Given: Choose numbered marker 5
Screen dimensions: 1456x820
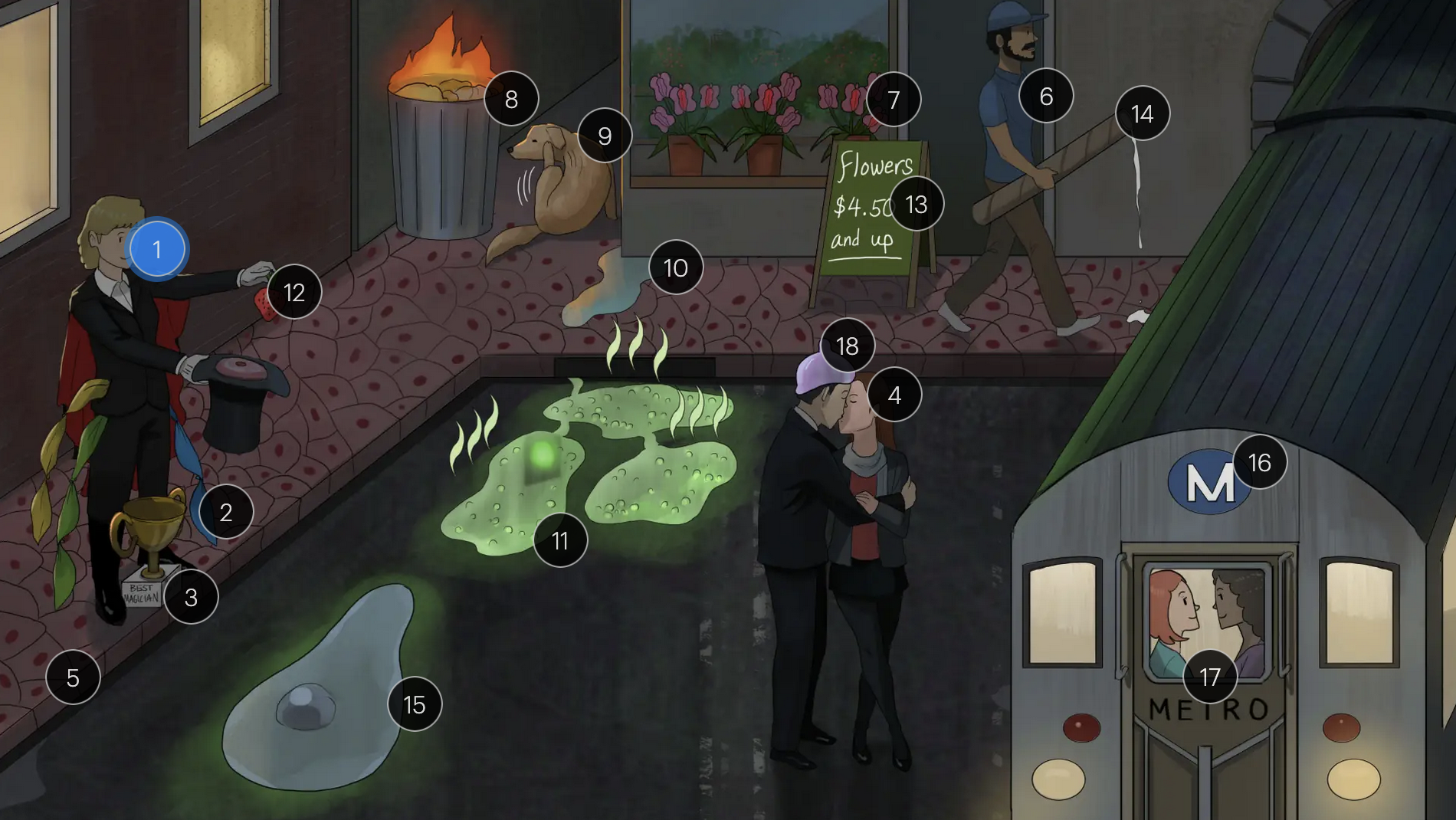Looking at the screenshot, I should pyautogui.click(x=73, y=677).
